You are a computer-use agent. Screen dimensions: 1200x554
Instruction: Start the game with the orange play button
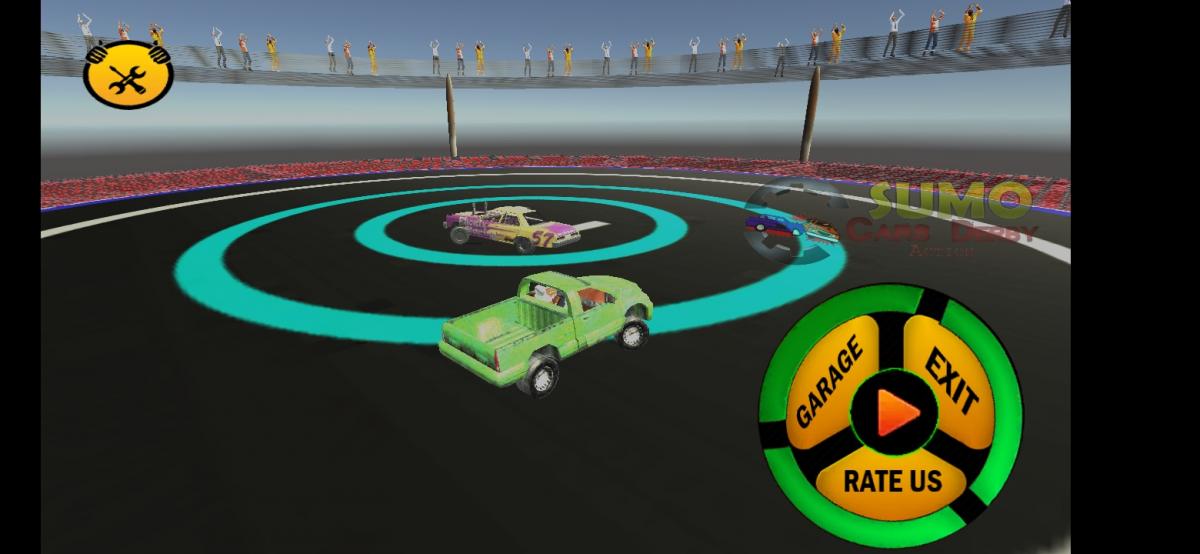pyautogui.click(x=892, y=411)
